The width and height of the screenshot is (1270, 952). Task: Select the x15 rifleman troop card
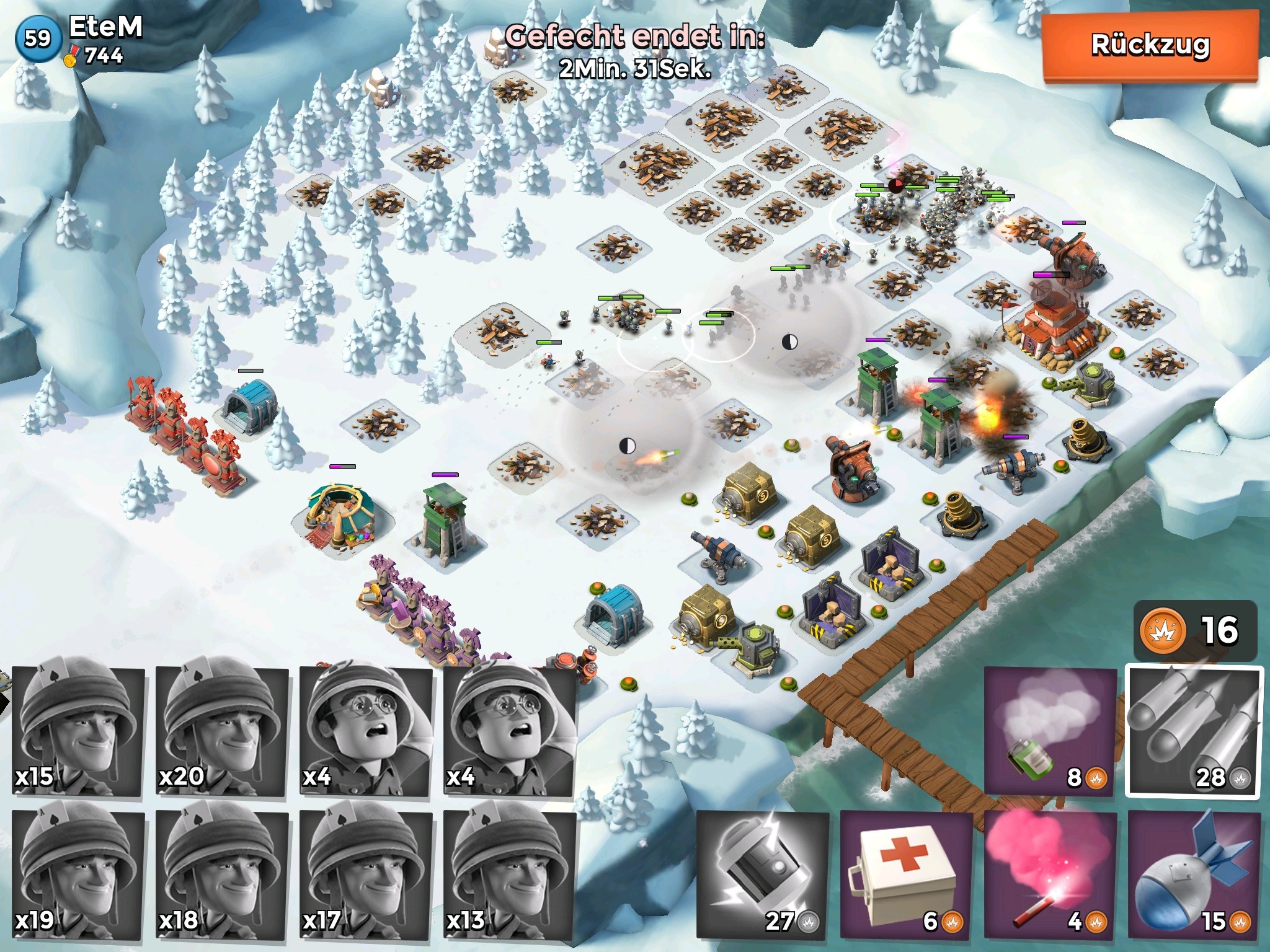(x=78, y=731)
